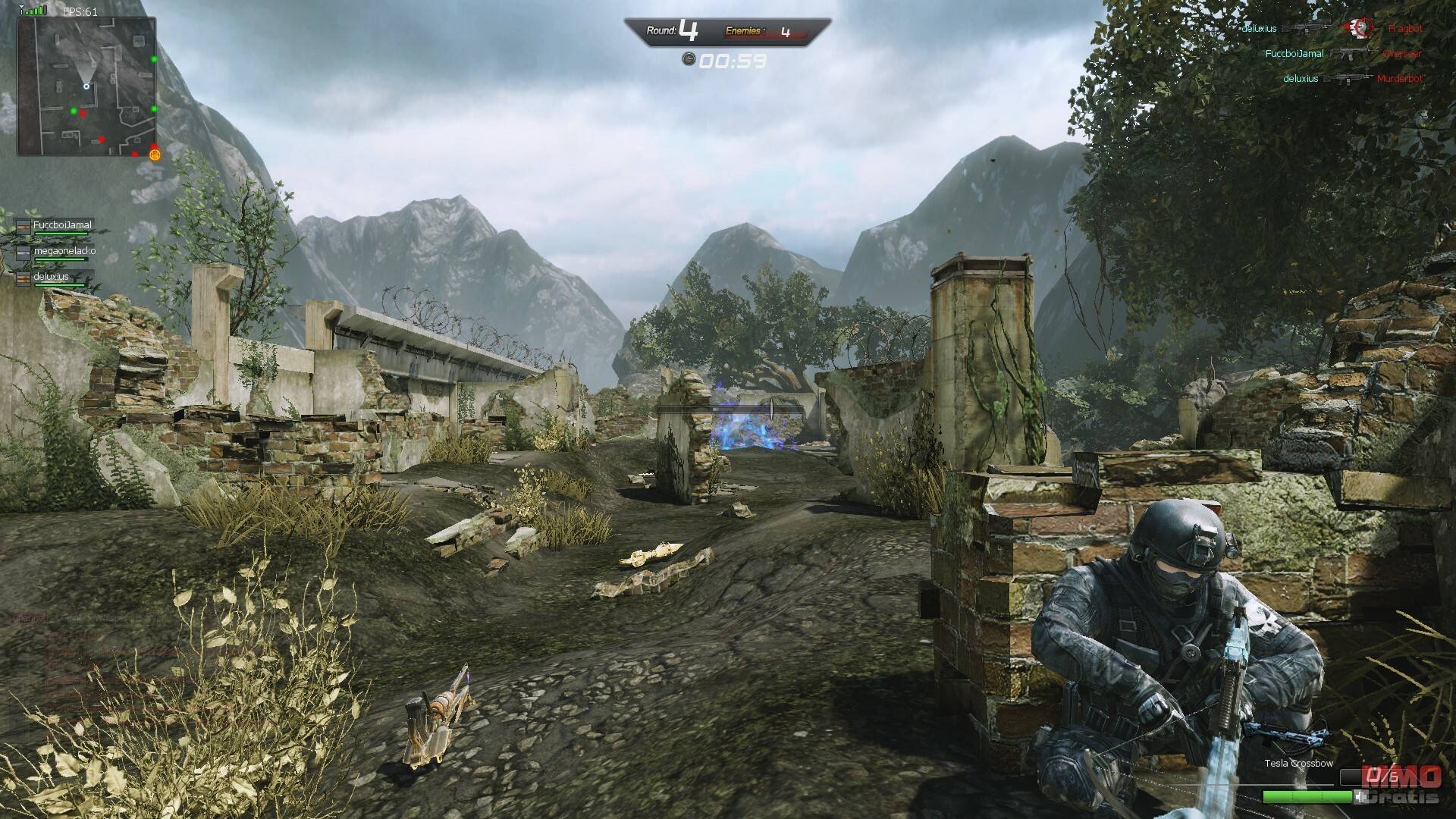Select teammate megaonelacko in squad list
The height and width of the screenshot is (819, 1456).
coord(64,251)
